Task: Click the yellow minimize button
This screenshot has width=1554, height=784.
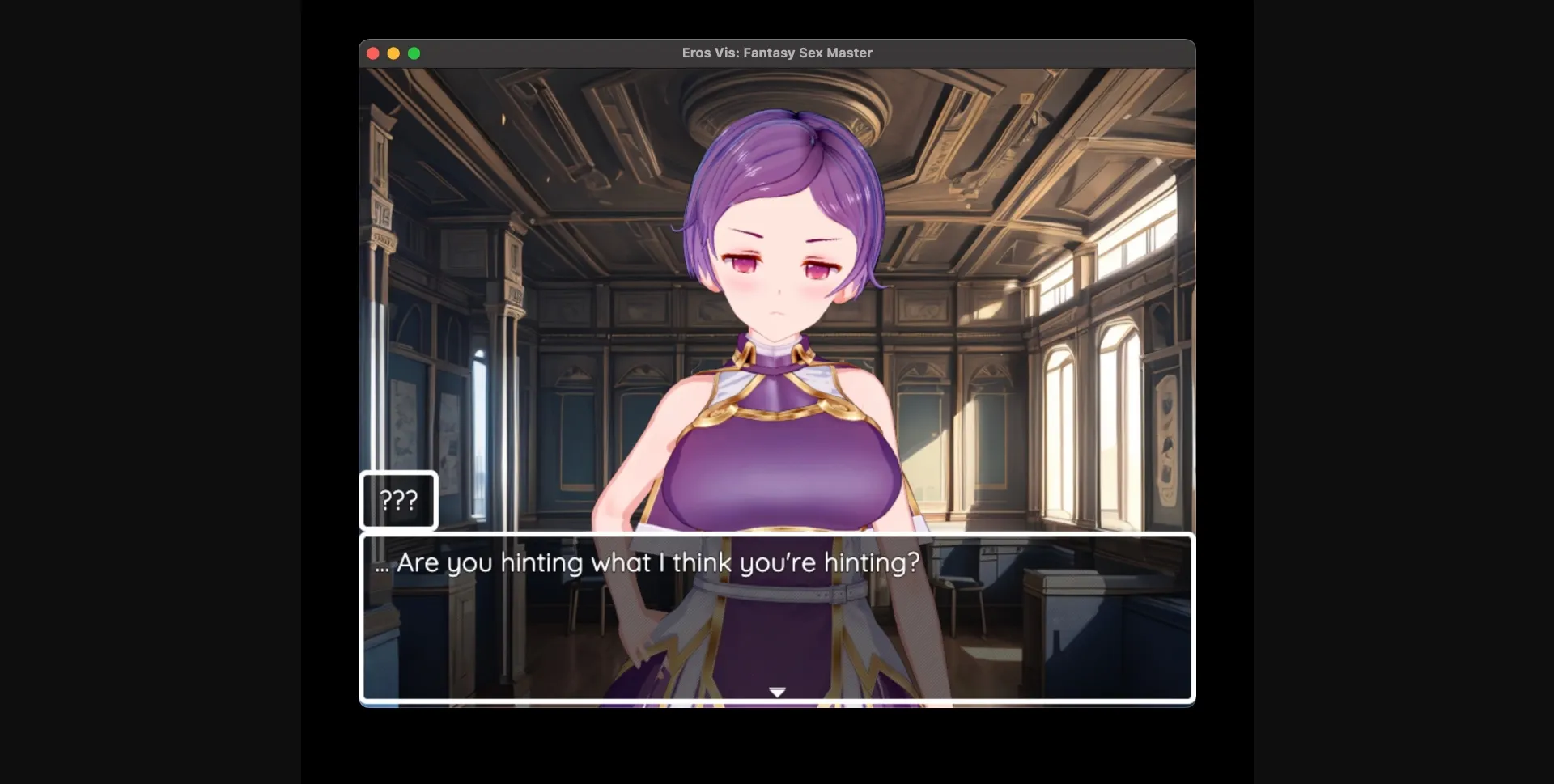Action: (x=394, y=53)
